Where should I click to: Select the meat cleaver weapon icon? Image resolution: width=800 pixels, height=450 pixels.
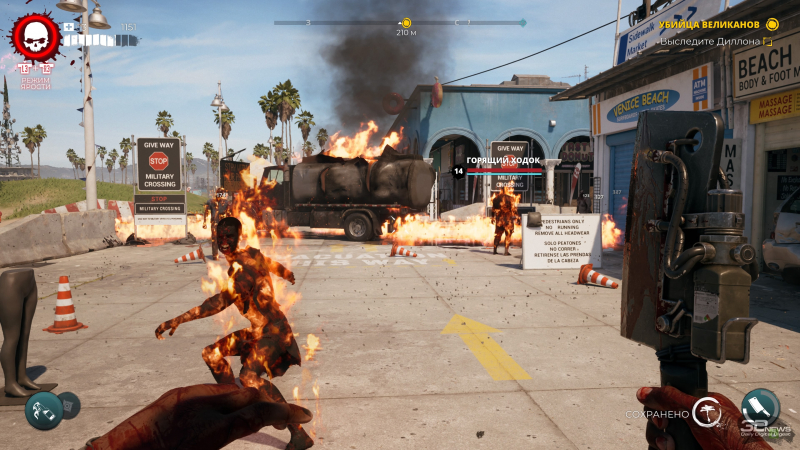point(760,406)
